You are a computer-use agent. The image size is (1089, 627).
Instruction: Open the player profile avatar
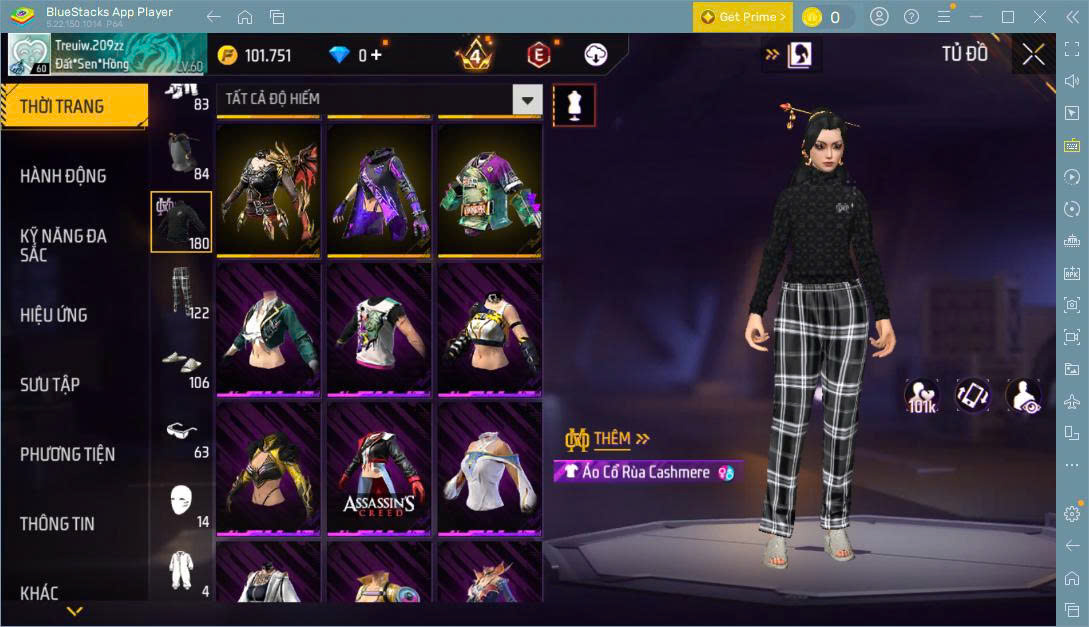[x=29, y=55]
